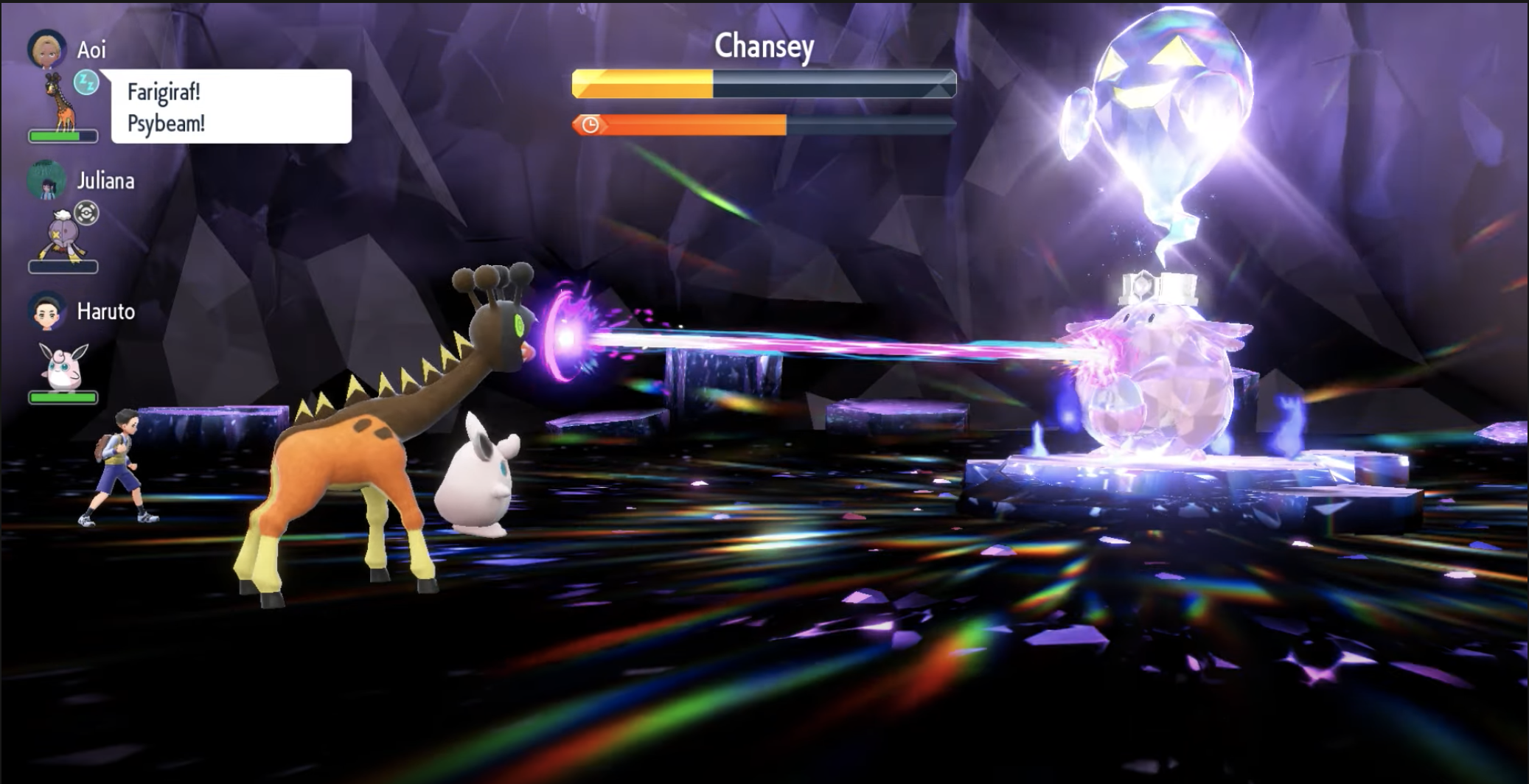Pick Juliana's fainted Drifblim icon

(x=60, y=234)
